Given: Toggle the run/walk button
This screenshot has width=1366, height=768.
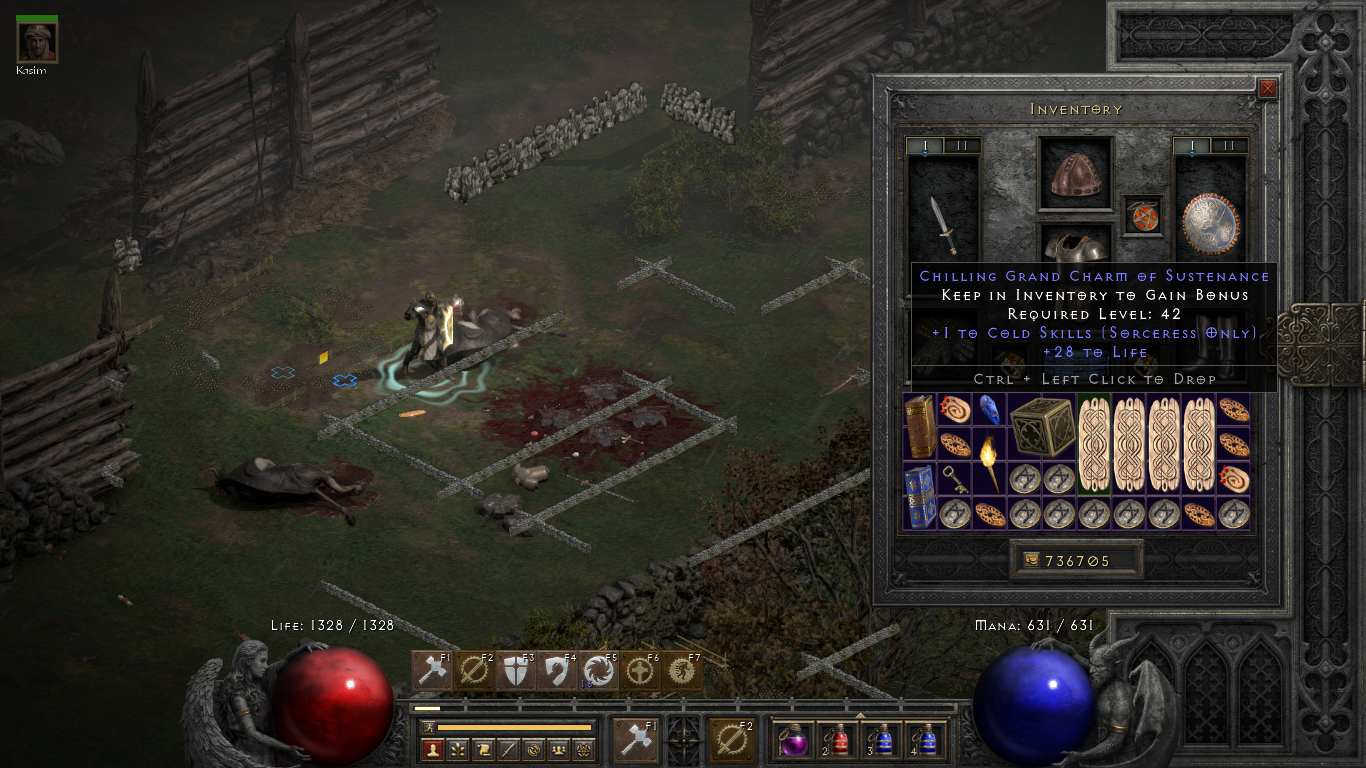Looking at the screenshot, I should point(427,727).
